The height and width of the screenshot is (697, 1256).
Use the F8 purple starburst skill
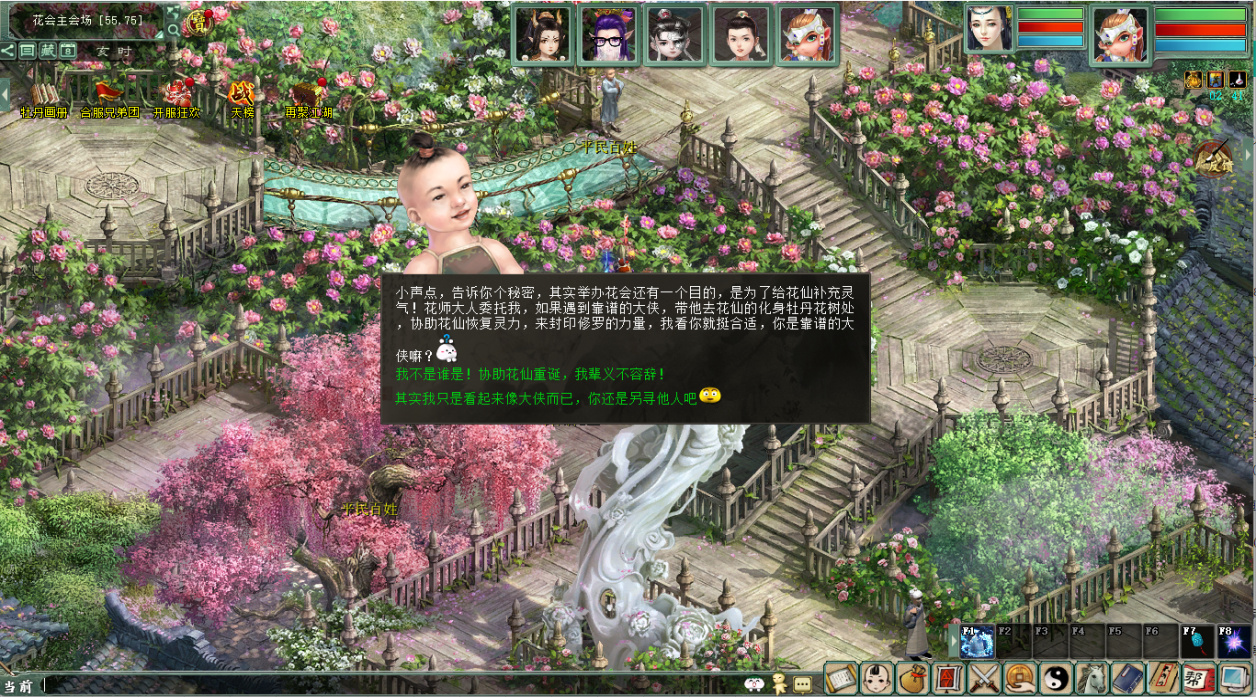coord(1234,641)
